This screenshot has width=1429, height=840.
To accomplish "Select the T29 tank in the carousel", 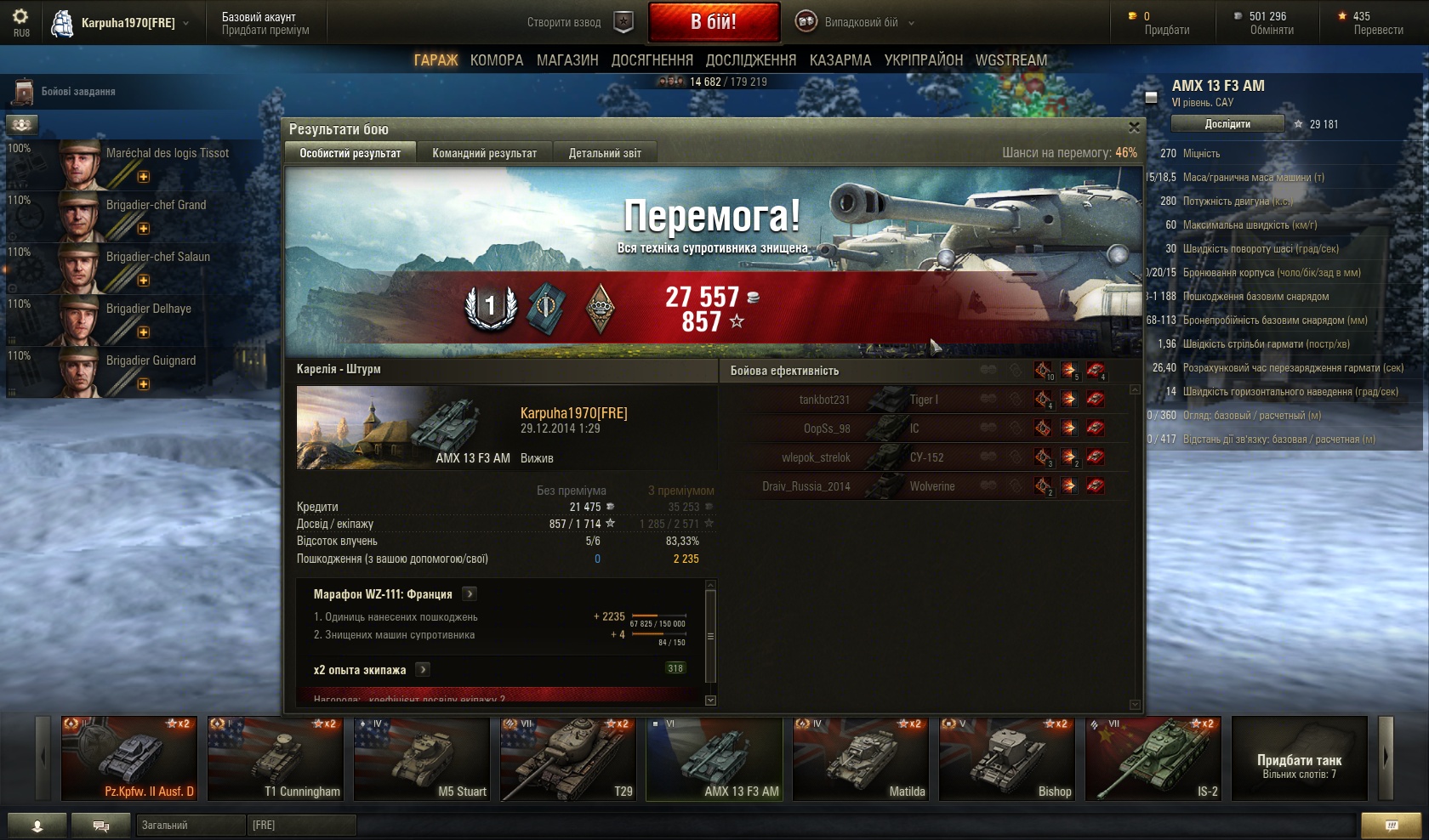I will [x=568, y=758].
